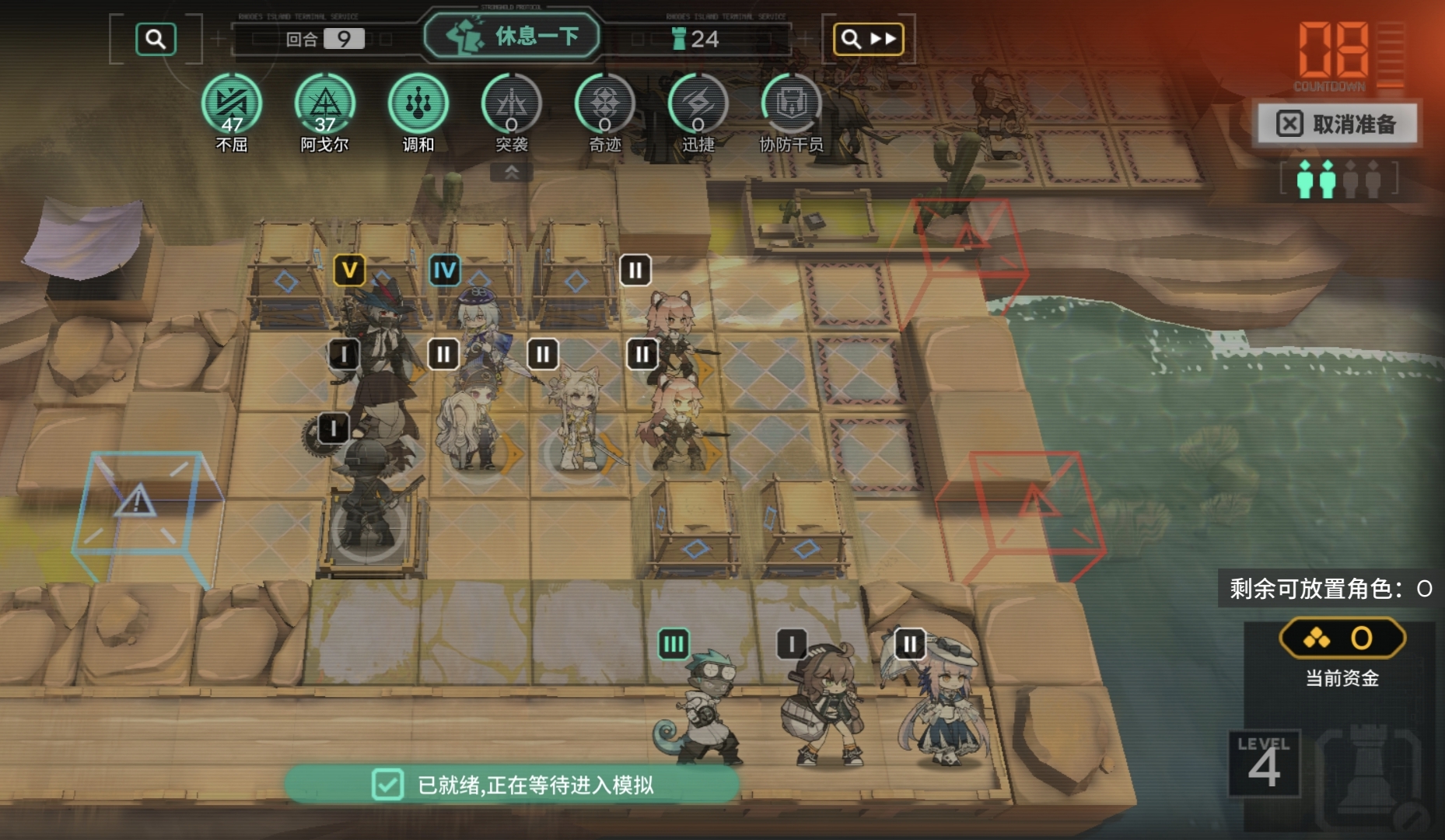Image resolution: width=1445 pixels, height=840 pixels.
Task: Show the 奇迹 synergy details
Action: tap(605, 104)
